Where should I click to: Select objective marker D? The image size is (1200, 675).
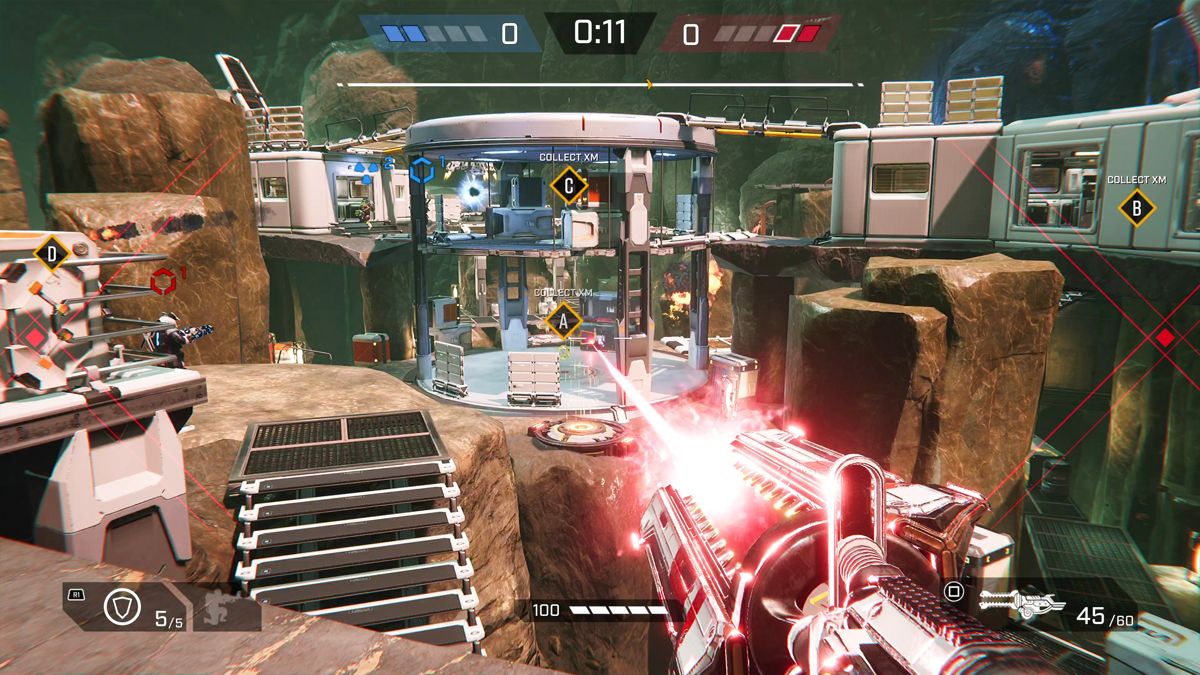tap(52, 252)
